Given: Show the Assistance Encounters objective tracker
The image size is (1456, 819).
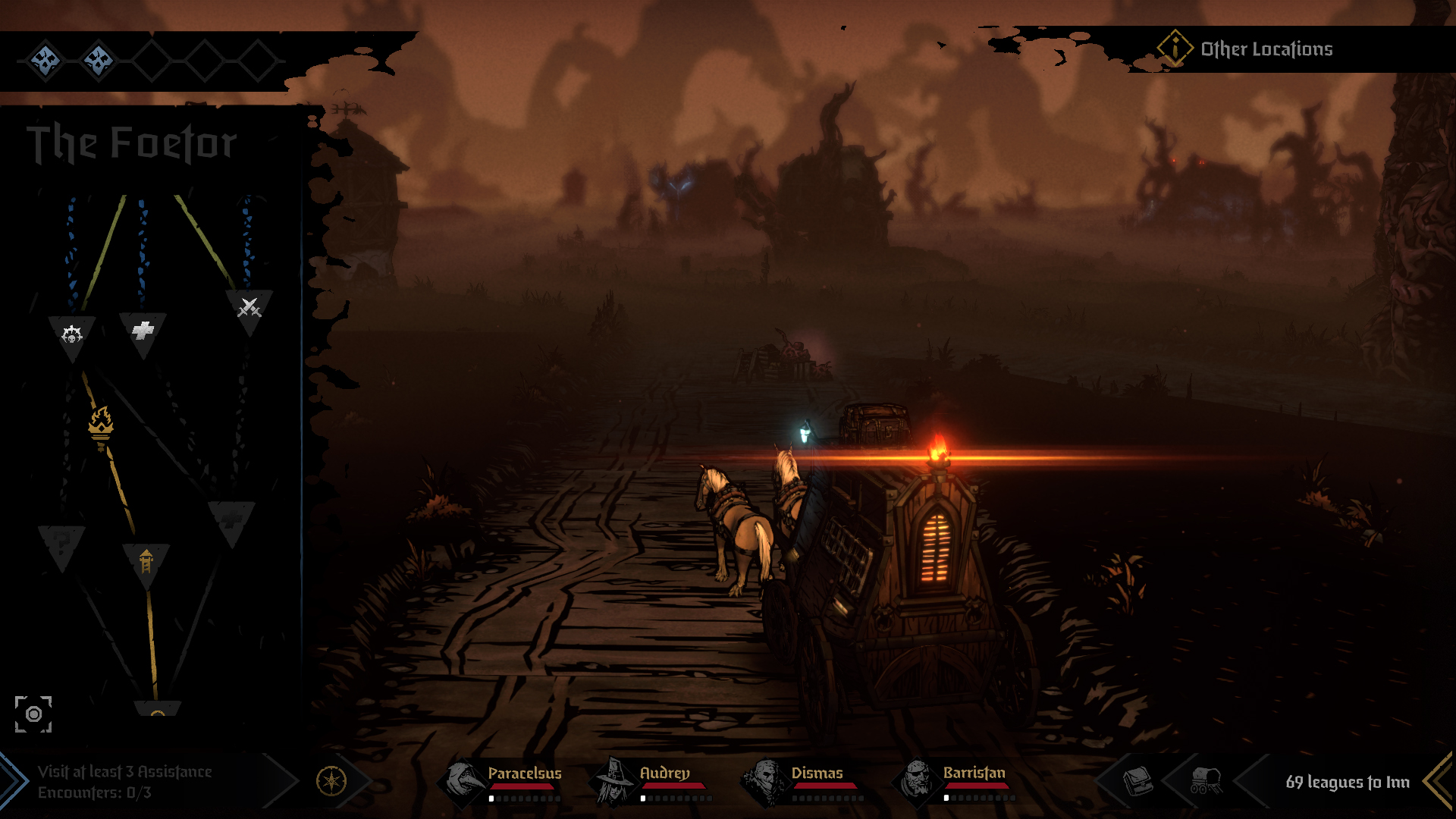Looking at the screenshot, I should (x=125, y=781).
